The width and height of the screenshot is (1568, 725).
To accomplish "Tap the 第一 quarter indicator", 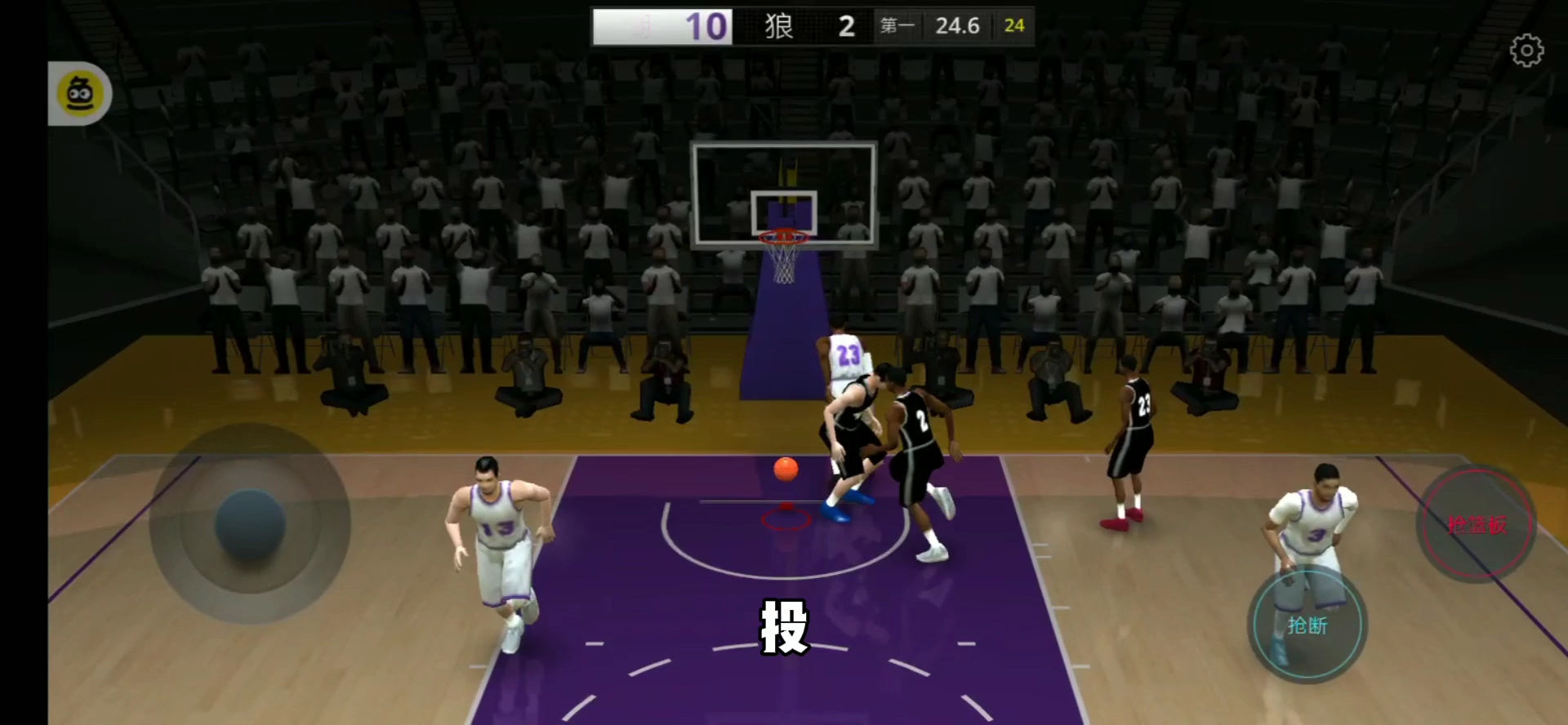I will pyautogui.click(x=897, y=25).
